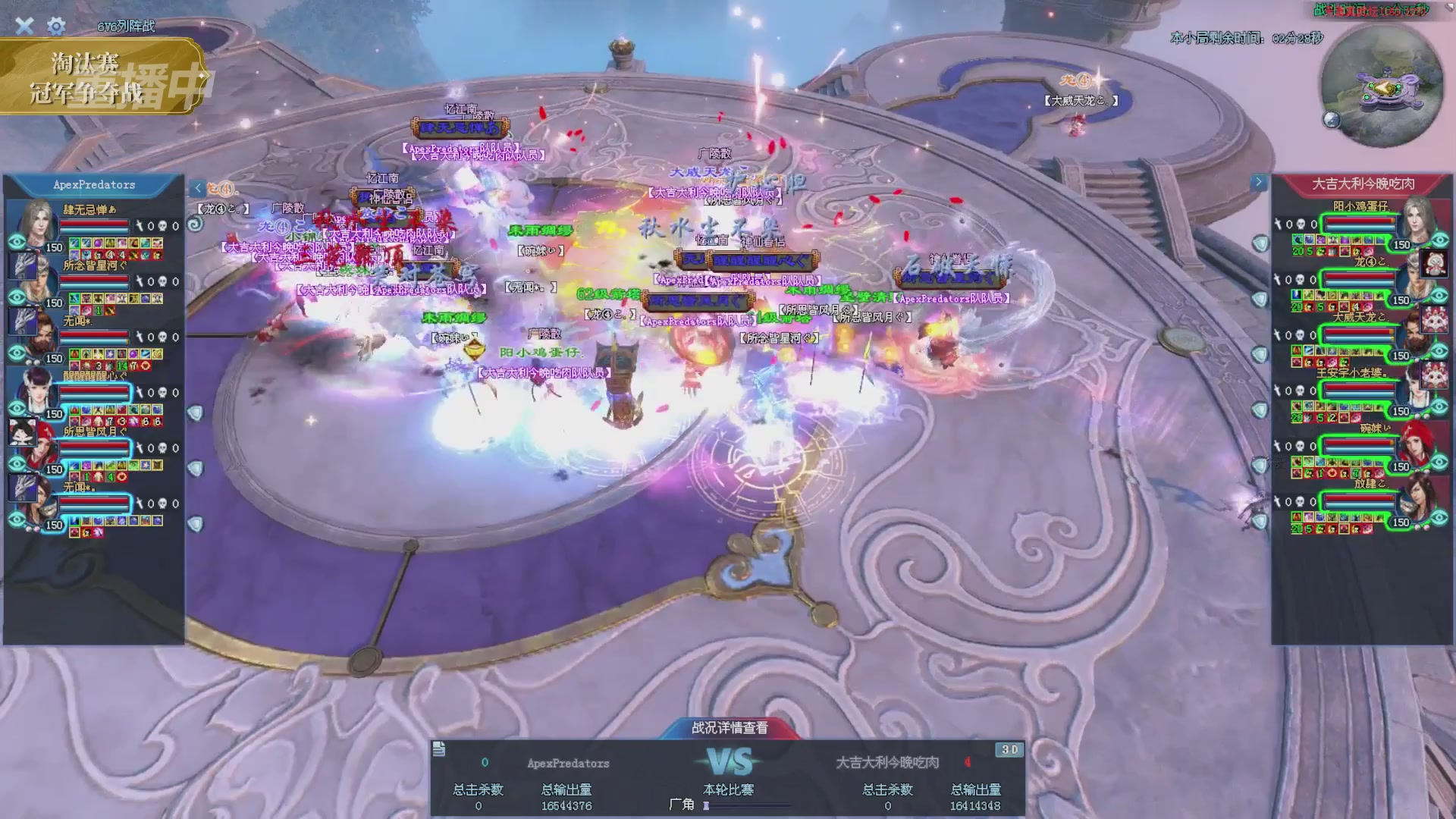1456x819 pixels.
Task: Spectate player 肆无忌惮 via eye icon
Action: (17, 242)
